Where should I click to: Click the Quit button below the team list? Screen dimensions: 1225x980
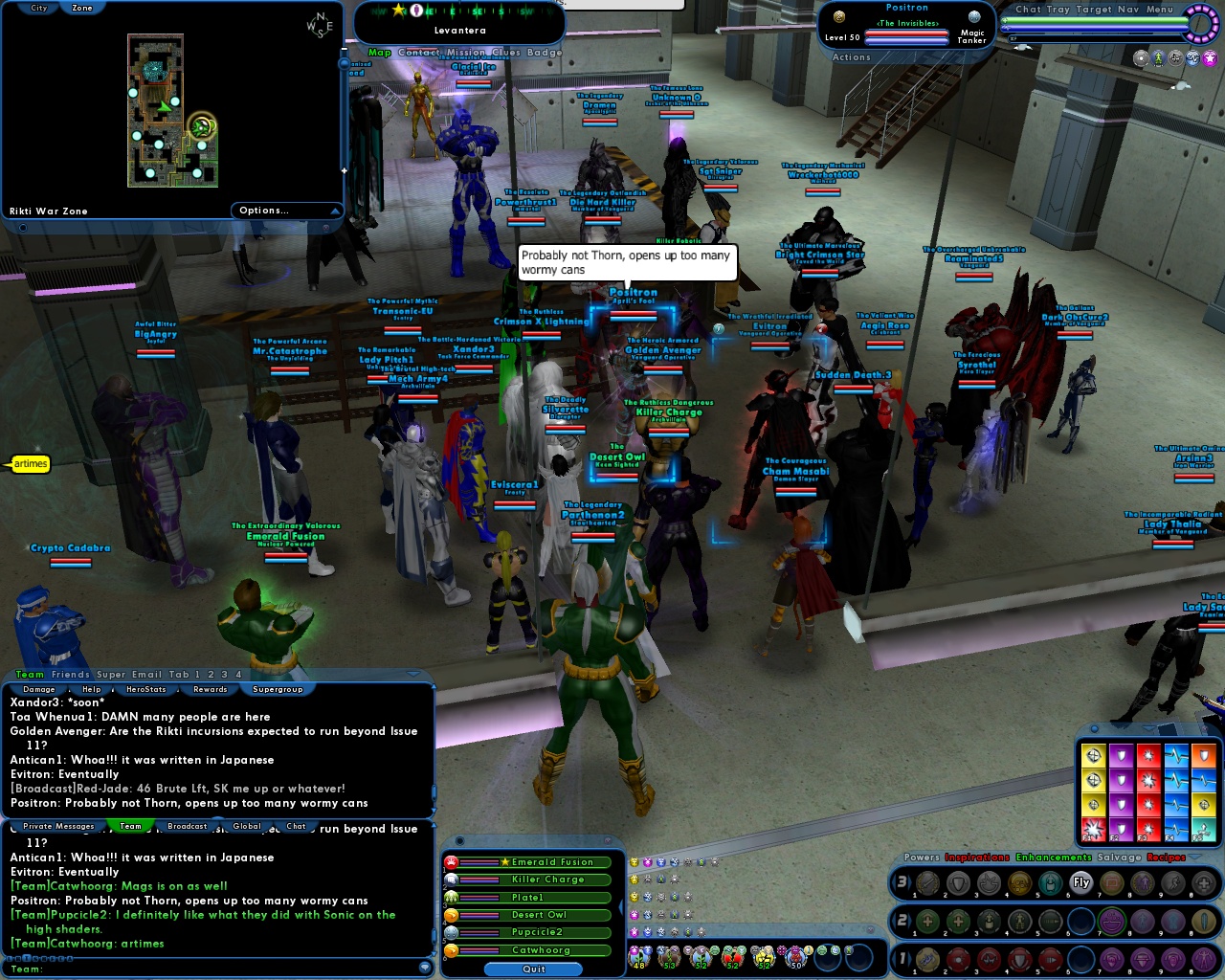pyautogui.click(x=533, y=969)
